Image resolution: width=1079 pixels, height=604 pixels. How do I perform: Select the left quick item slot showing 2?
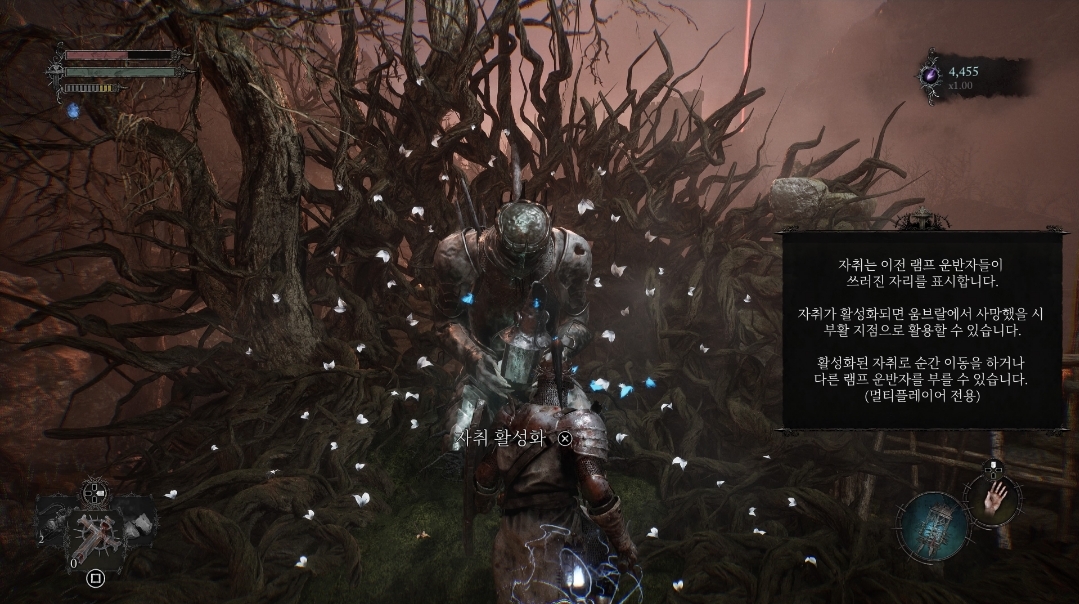tap(55, 523)
